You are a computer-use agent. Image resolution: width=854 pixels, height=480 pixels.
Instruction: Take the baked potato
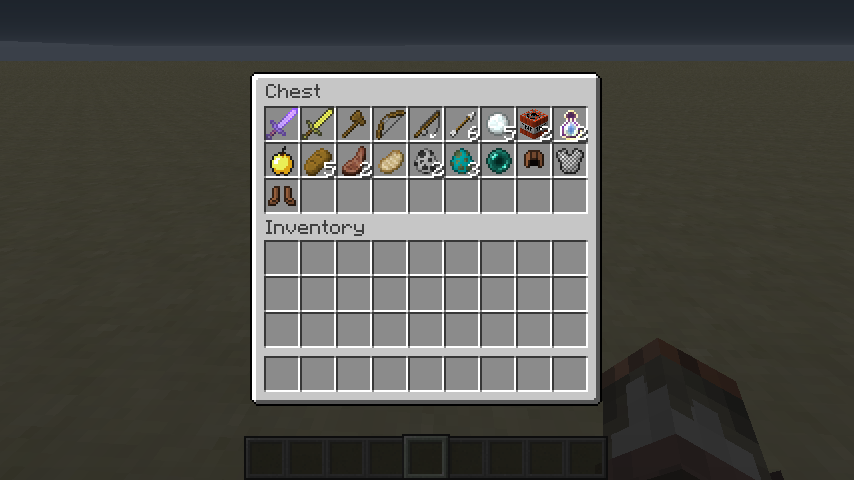point(390,160)
